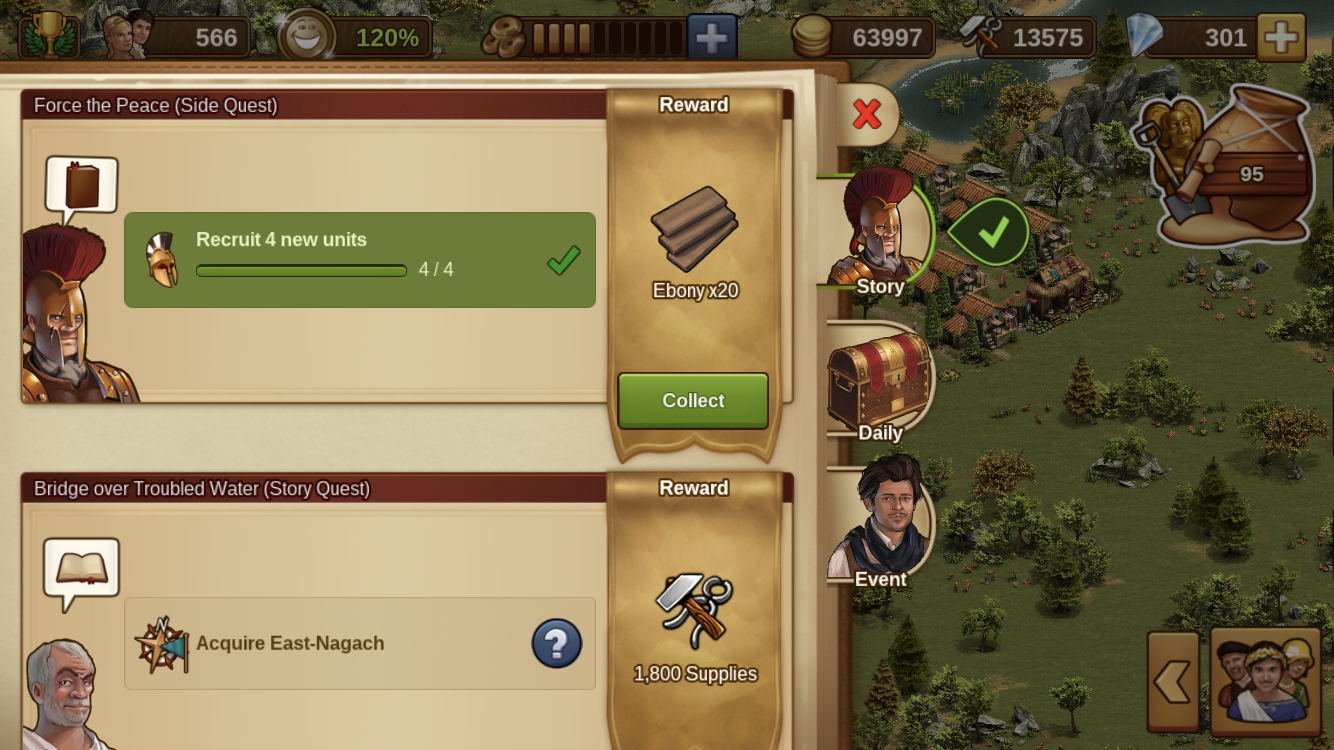Buy more diamonds with plus button
The image size is (1334, 750).
coord(1280,38)
